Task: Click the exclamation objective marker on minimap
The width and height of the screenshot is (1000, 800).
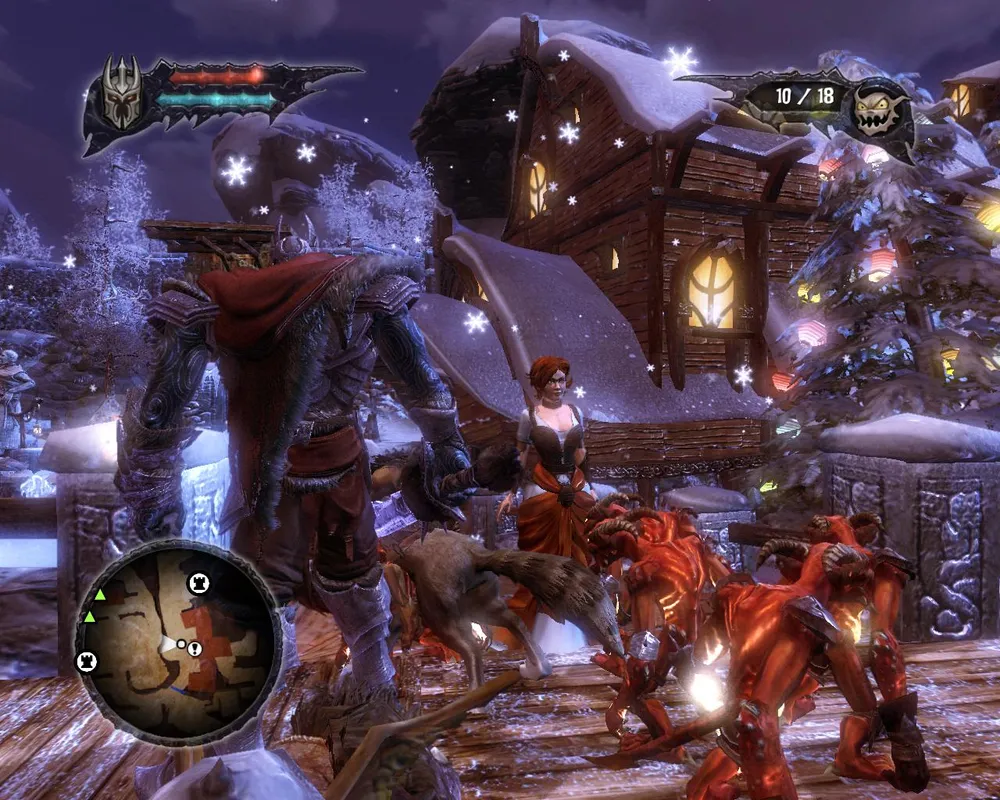Action: click(x=194, y=649)
